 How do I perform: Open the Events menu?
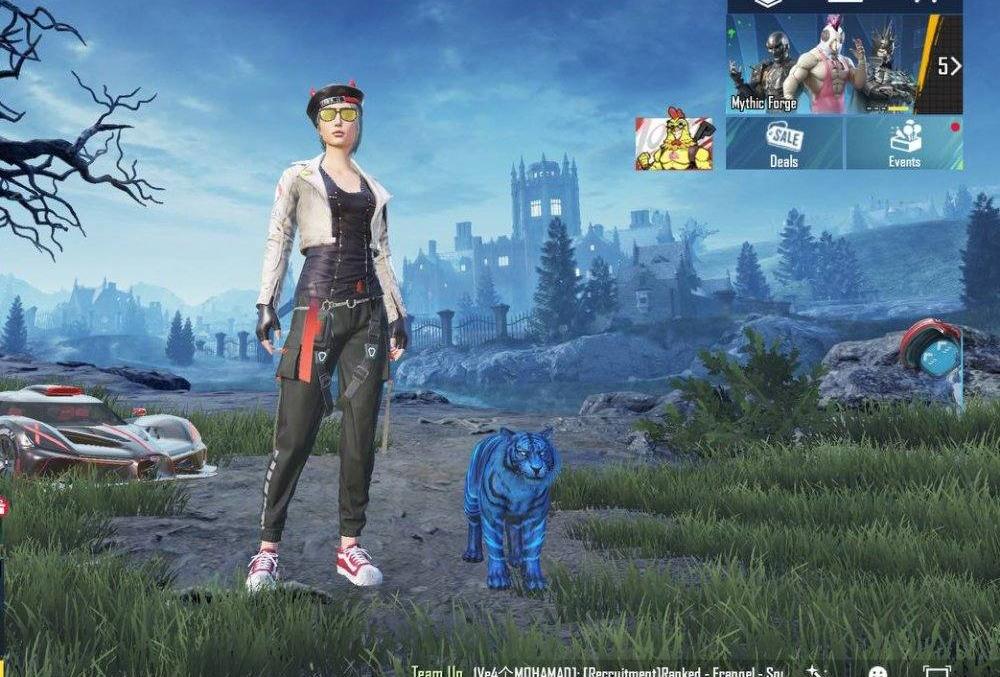[x=904, y=144]
